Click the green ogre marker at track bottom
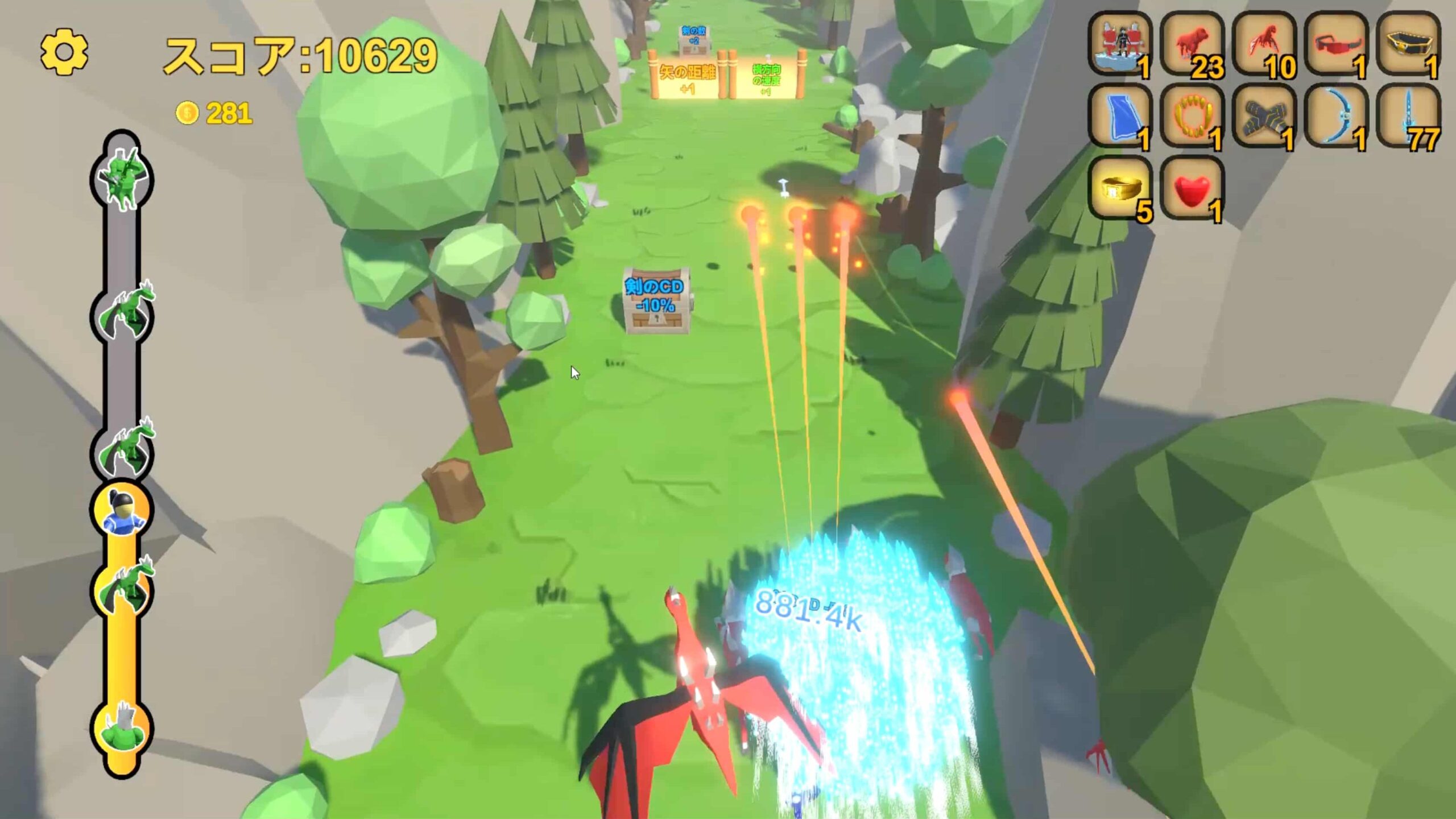The image size is (1456, 819). point(122,729)
